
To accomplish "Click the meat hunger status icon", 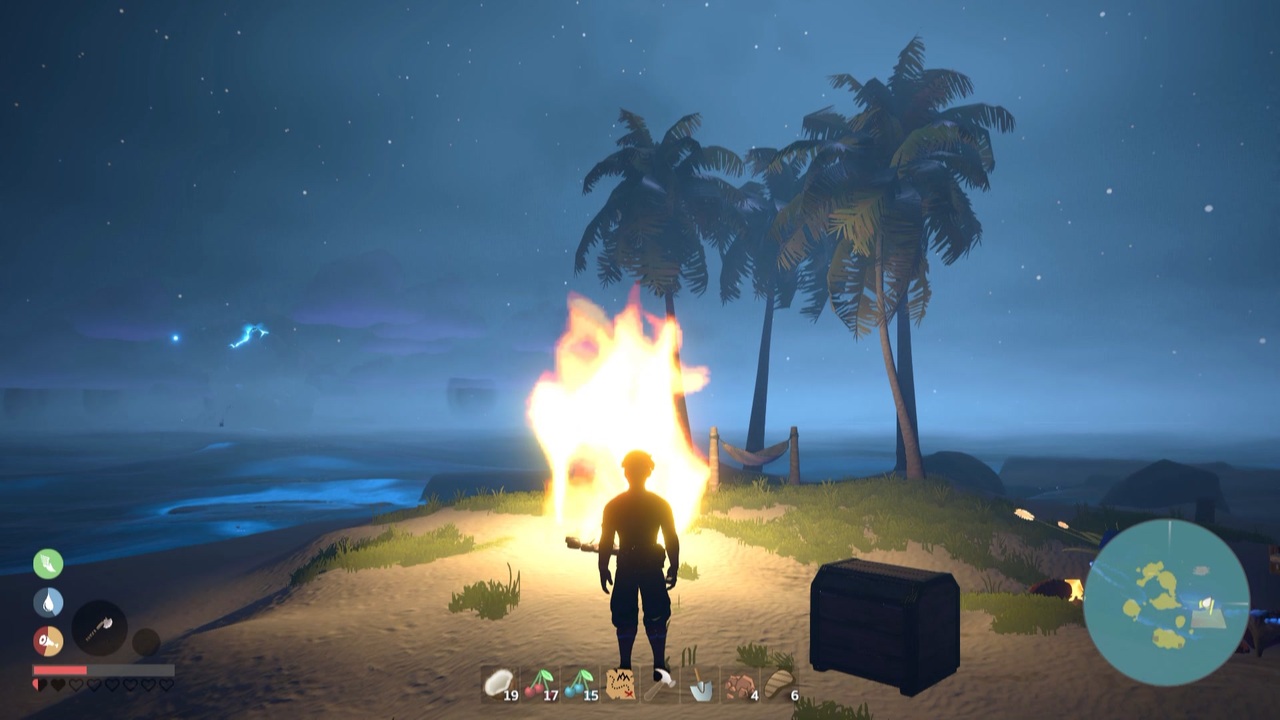I will pyautogui.click(x=48, y=640).
